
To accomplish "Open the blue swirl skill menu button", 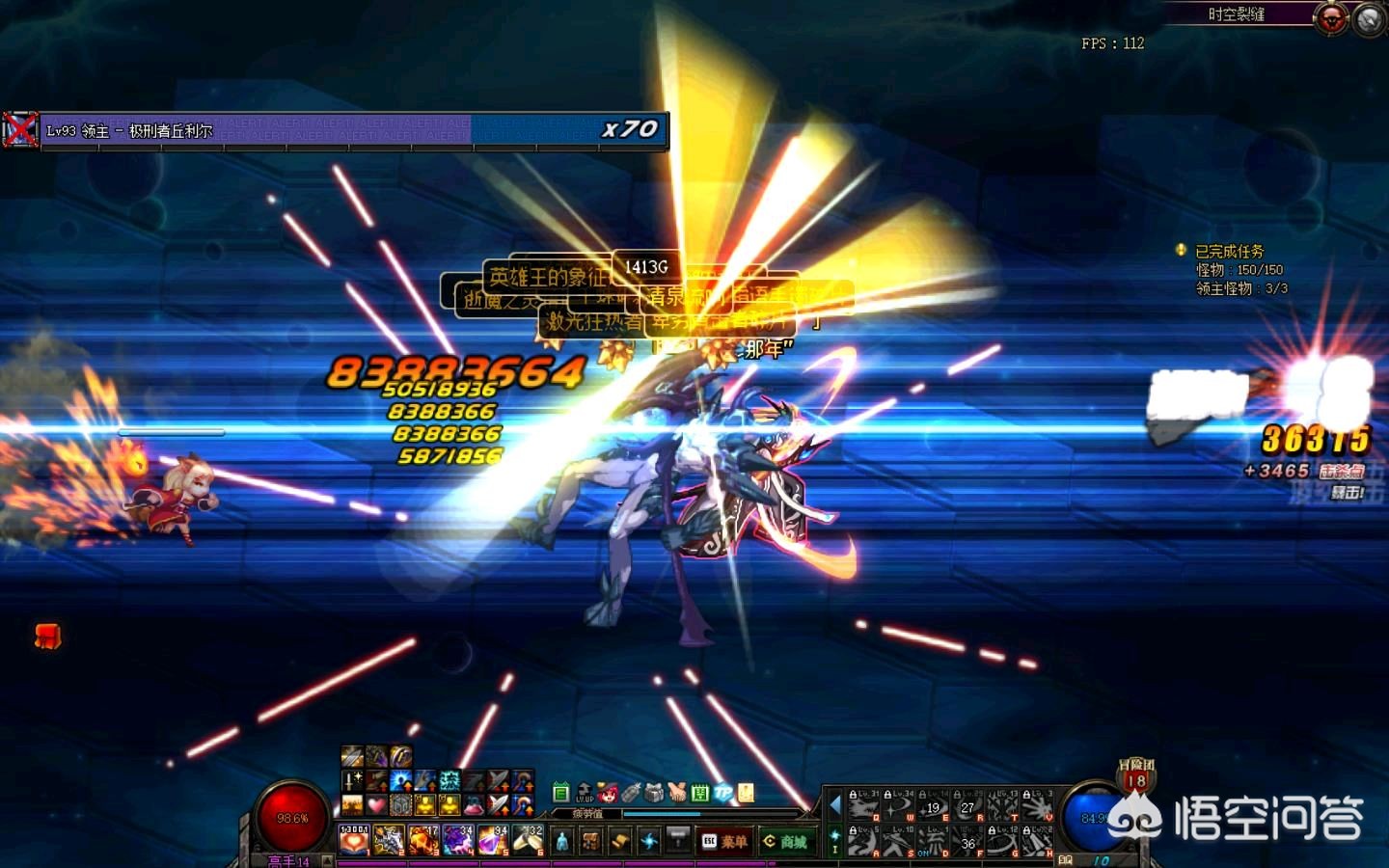I will [x=648, y=841].
